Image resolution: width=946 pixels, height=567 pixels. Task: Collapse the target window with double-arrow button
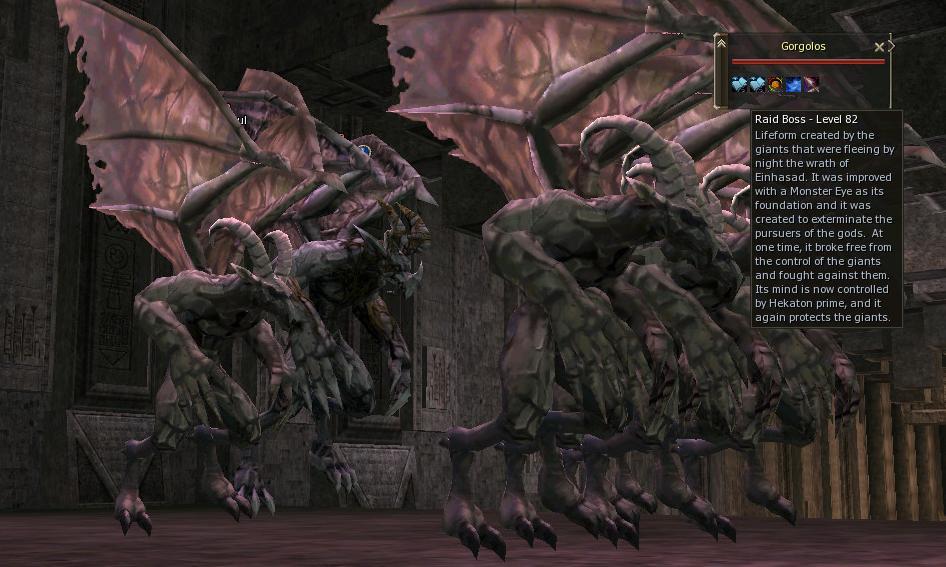point(722,43)
